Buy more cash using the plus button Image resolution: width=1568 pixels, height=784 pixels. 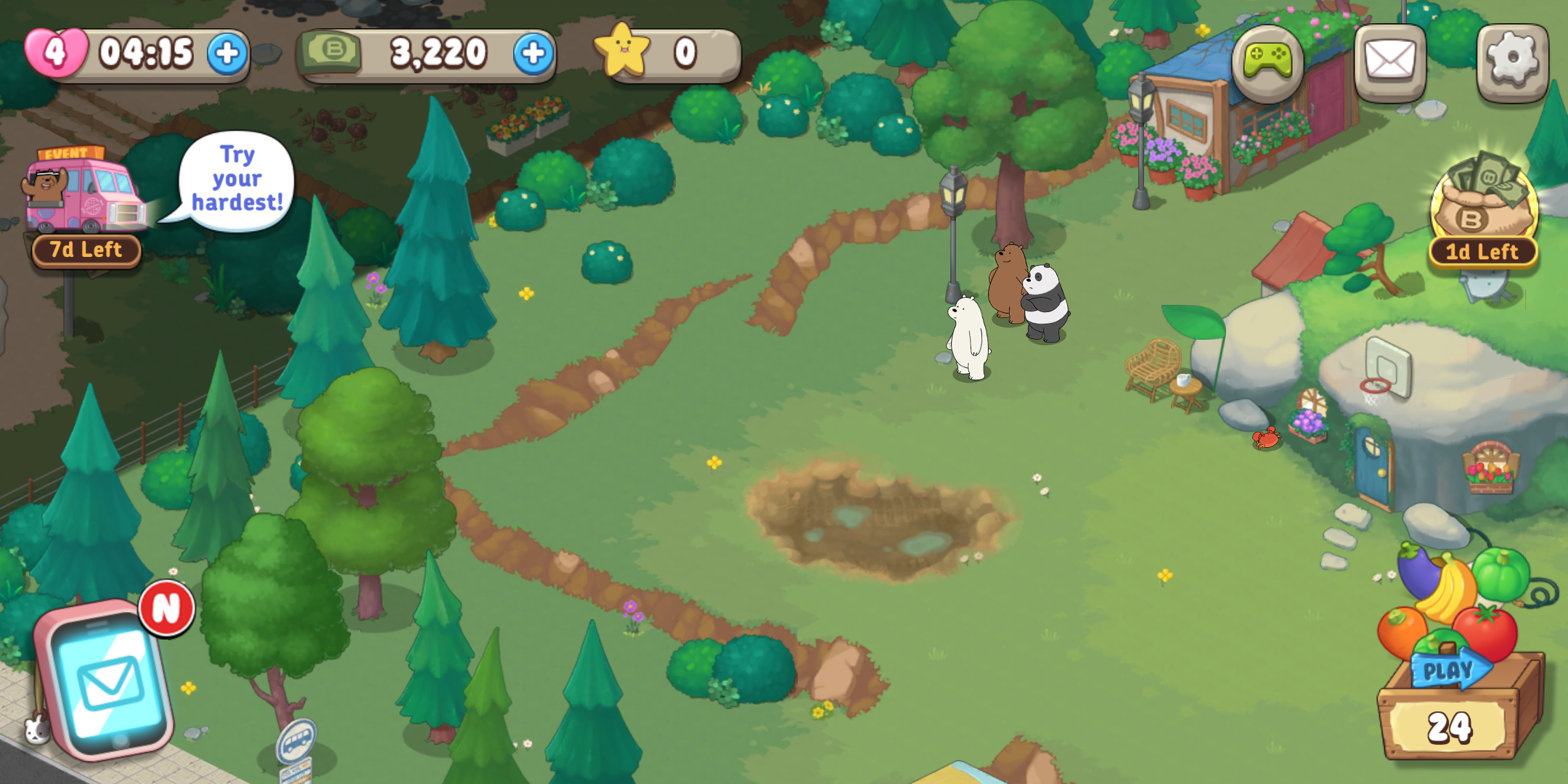coord(534,53)
